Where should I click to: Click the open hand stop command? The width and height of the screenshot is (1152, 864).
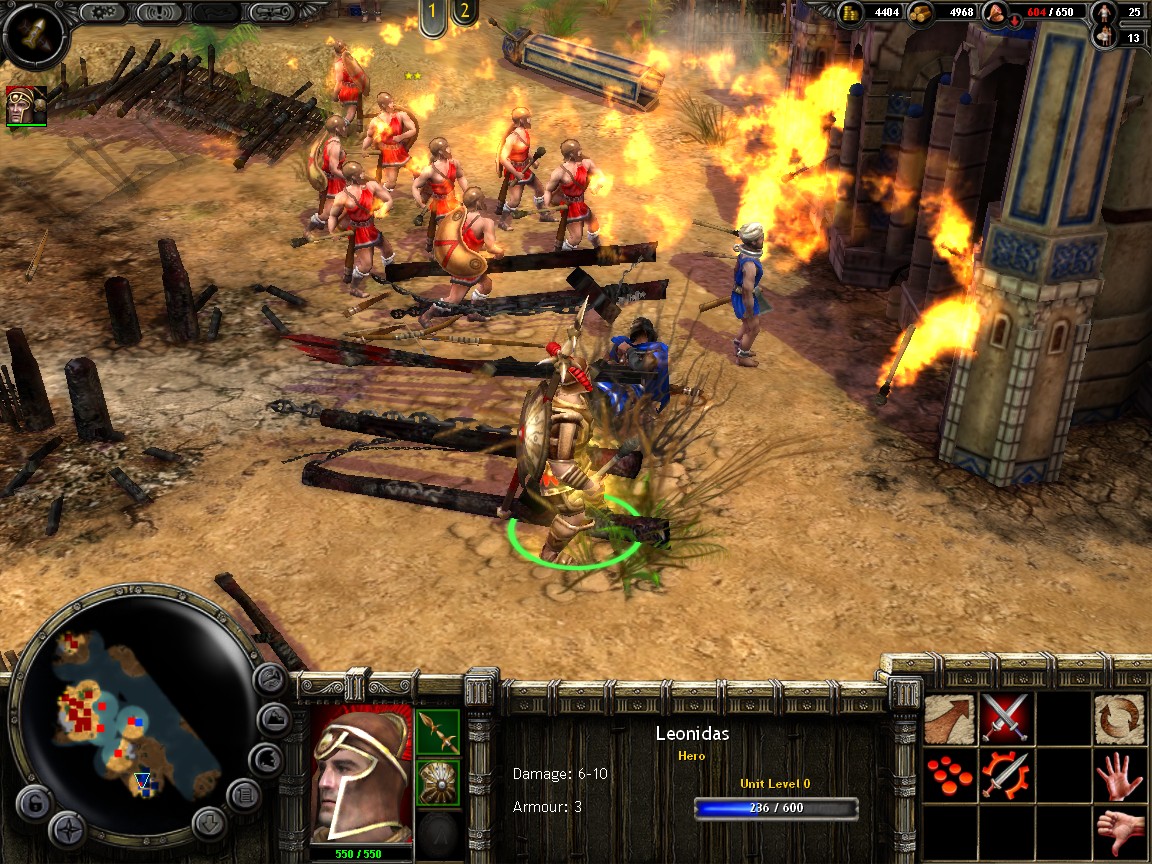[x=1119, y=774]
